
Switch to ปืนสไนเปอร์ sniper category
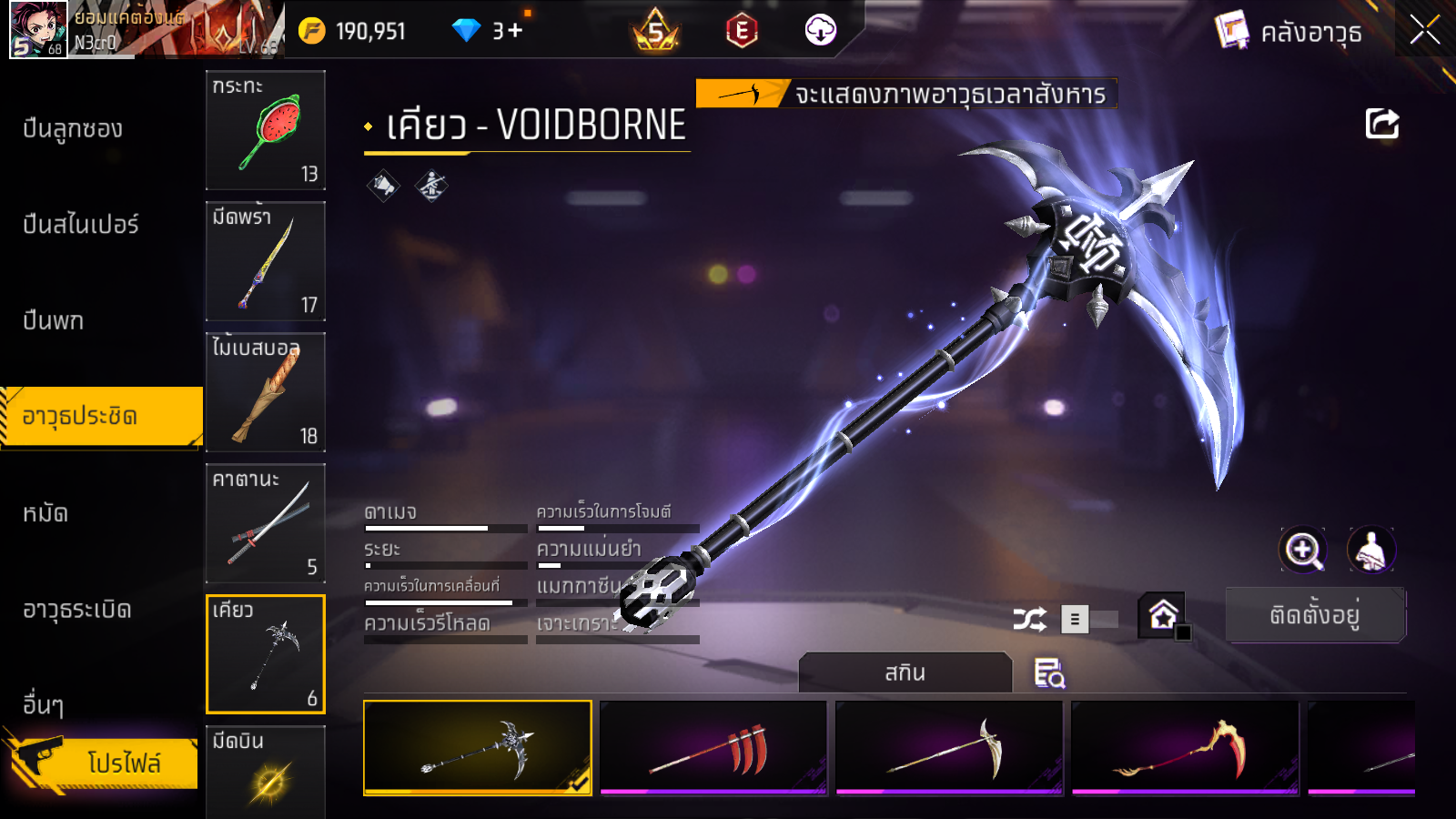[81, 225]
